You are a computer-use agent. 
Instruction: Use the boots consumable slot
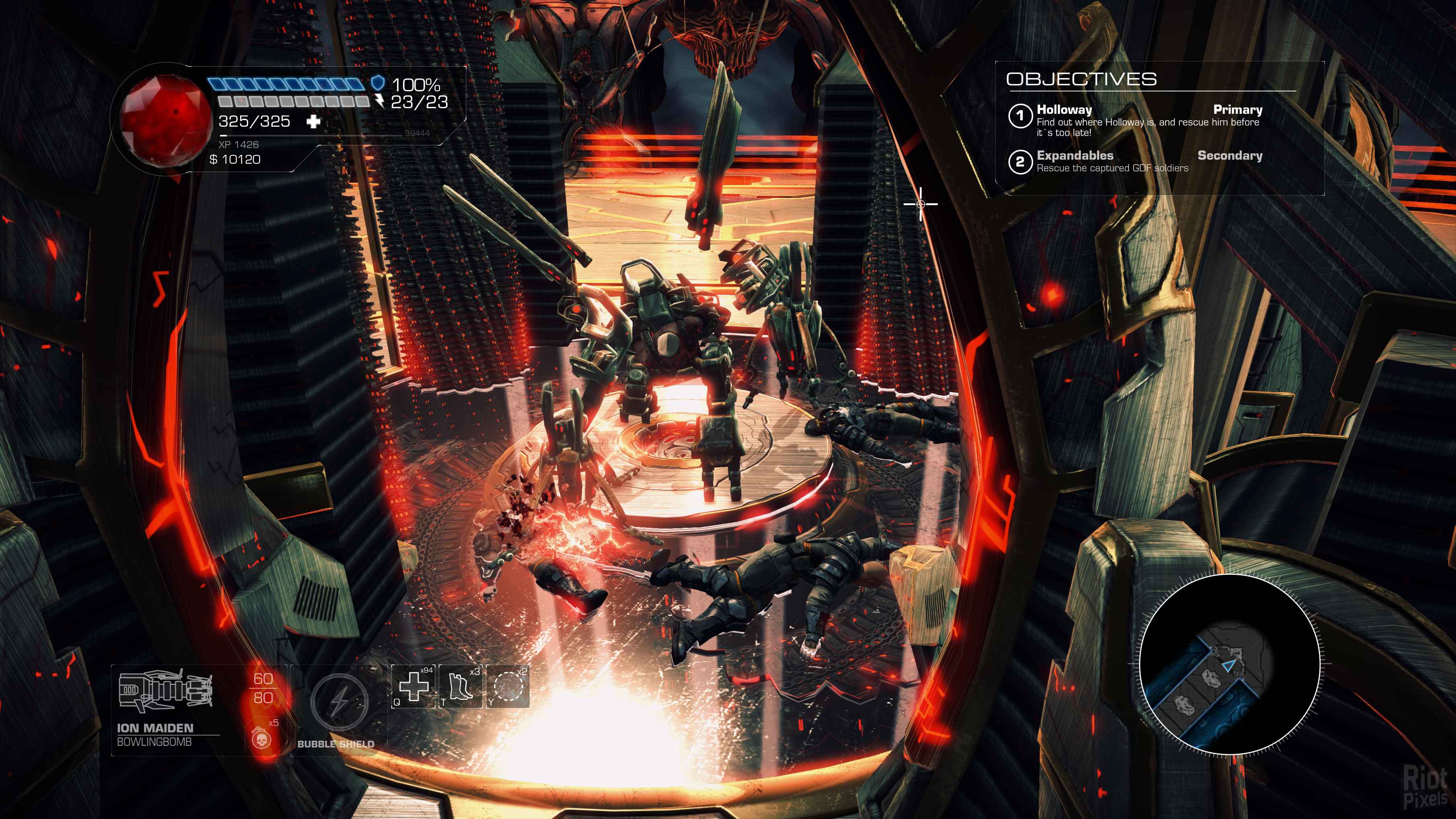[x=461, y=687]
